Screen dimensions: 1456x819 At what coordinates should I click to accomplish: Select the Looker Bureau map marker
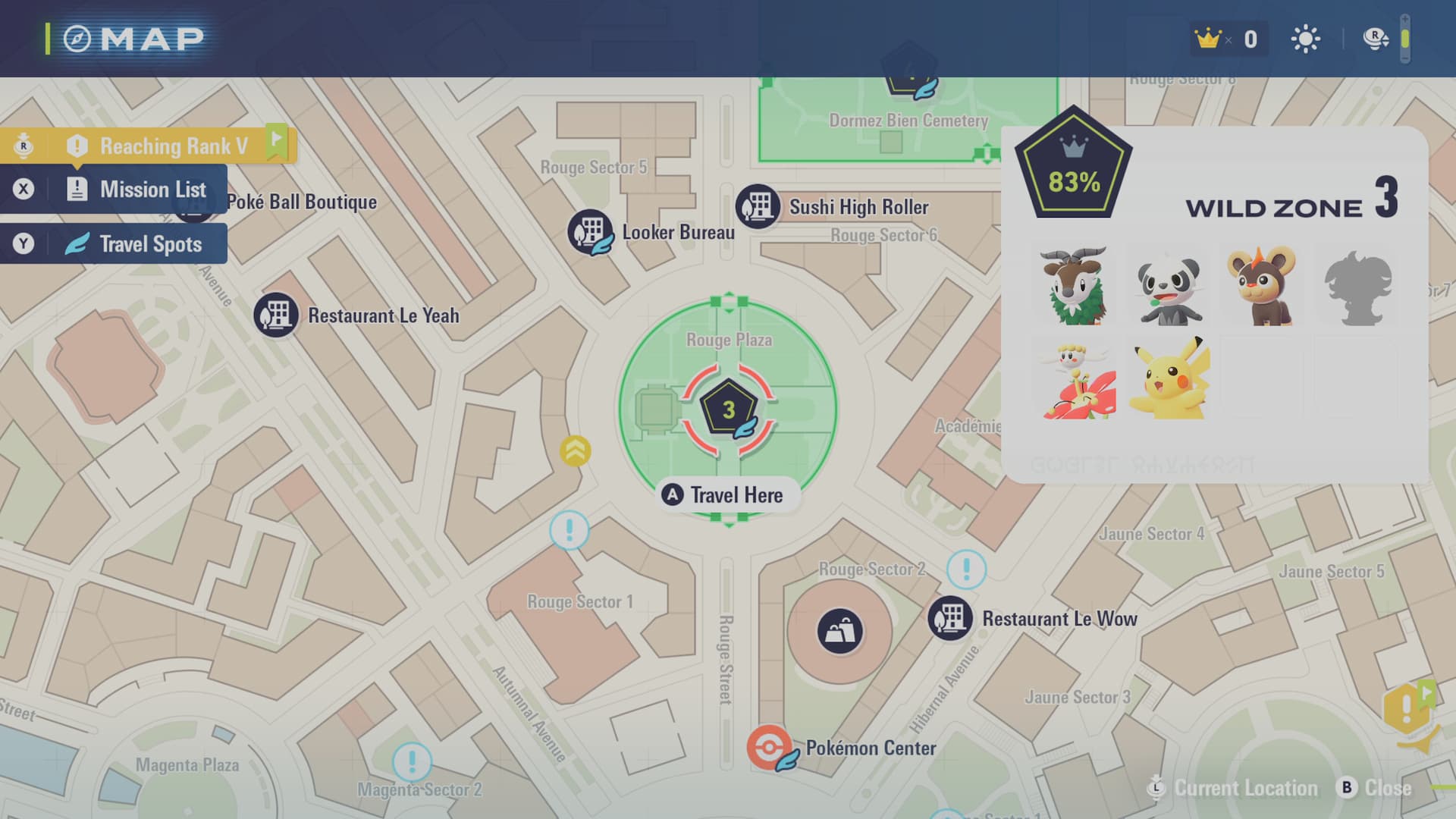click(x=590, y=231)
